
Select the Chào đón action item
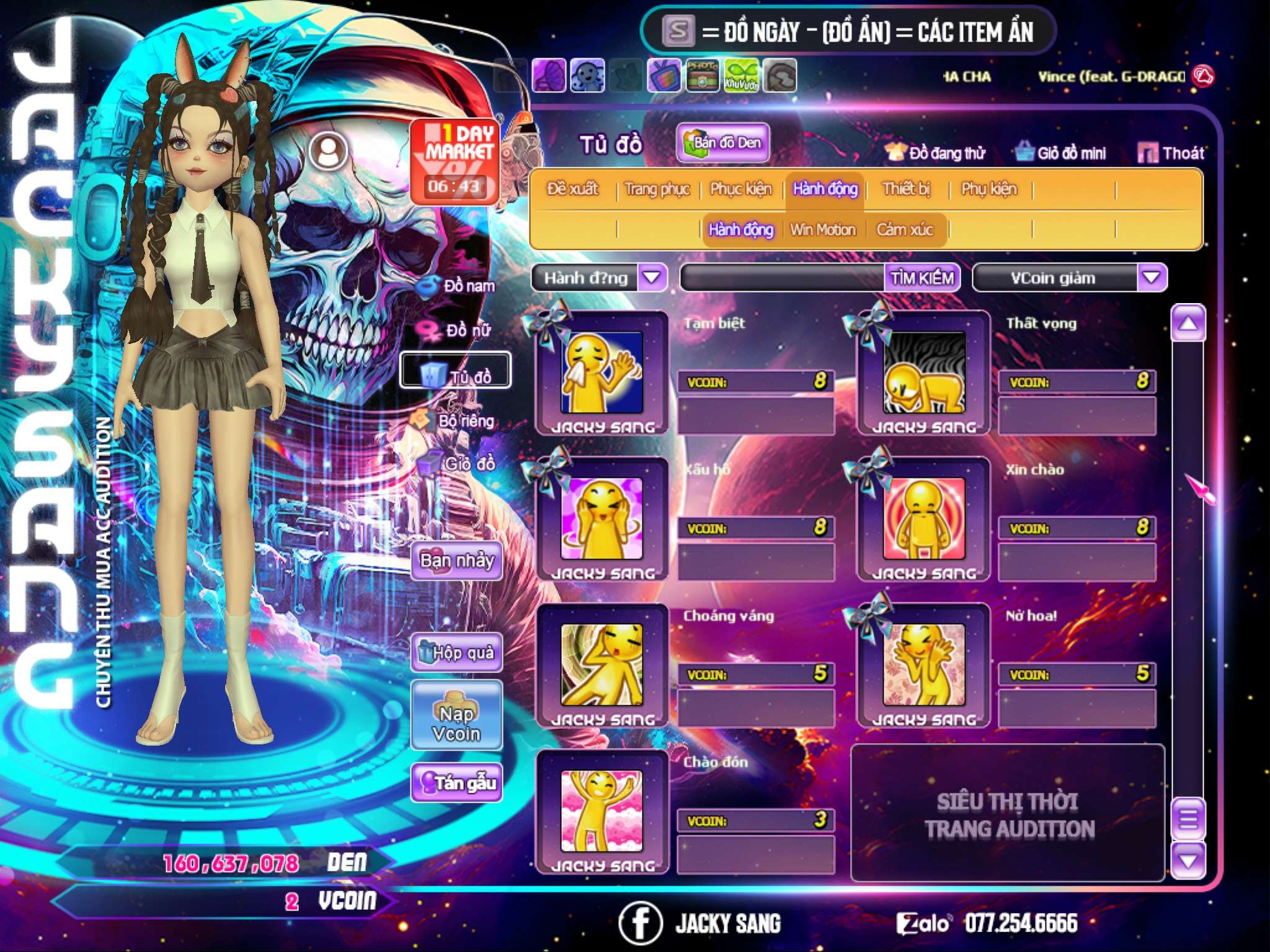(x=602, y=812)
